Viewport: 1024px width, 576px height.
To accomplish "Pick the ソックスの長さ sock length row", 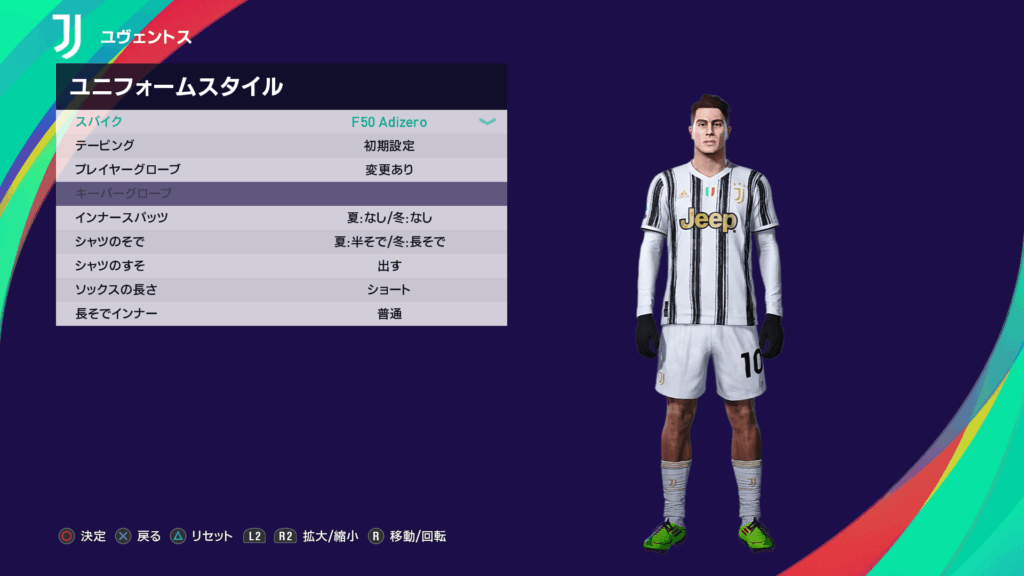I will (280, 290).
